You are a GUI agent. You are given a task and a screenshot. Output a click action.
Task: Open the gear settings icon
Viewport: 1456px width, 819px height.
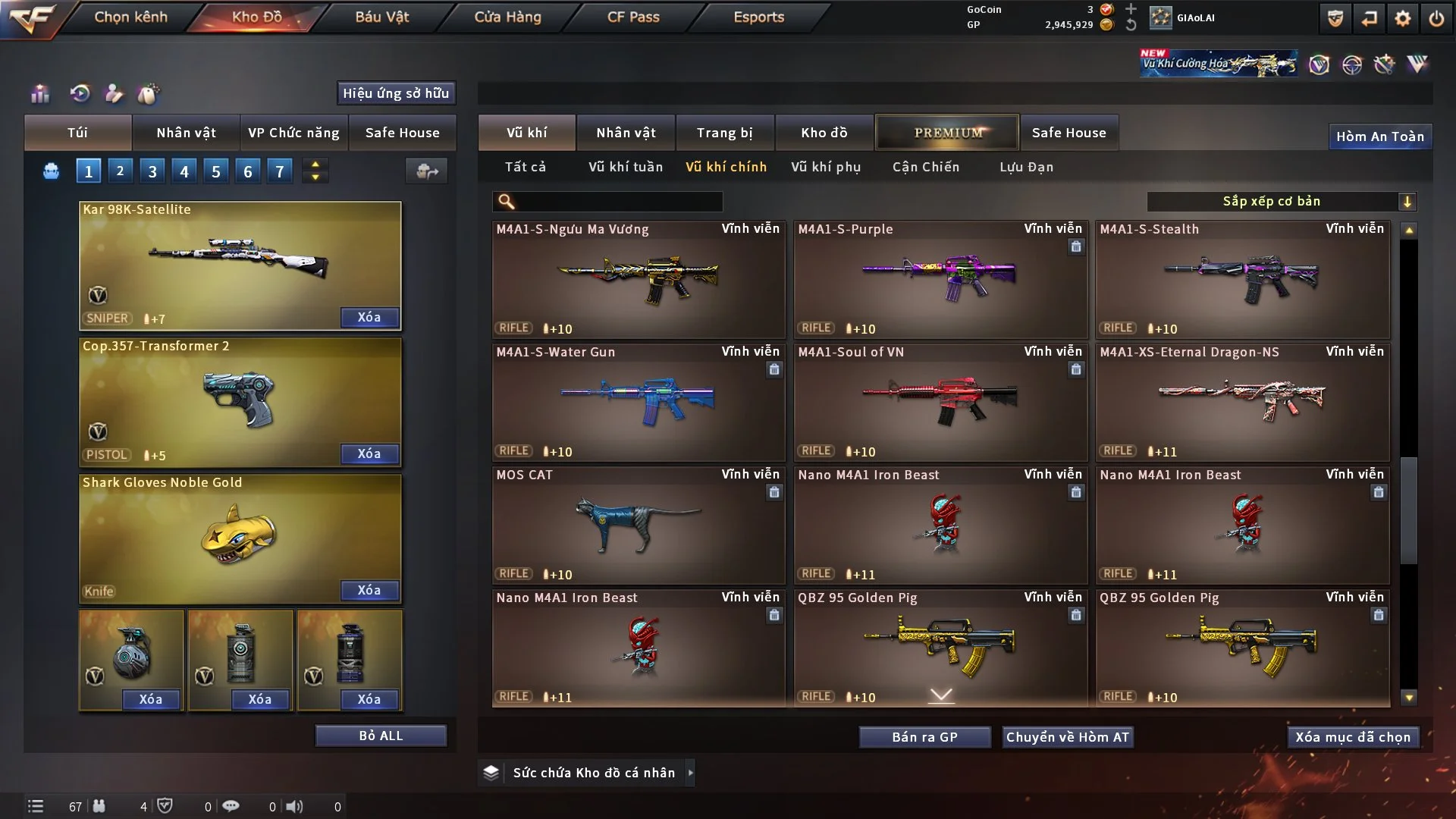point(1402,18)
